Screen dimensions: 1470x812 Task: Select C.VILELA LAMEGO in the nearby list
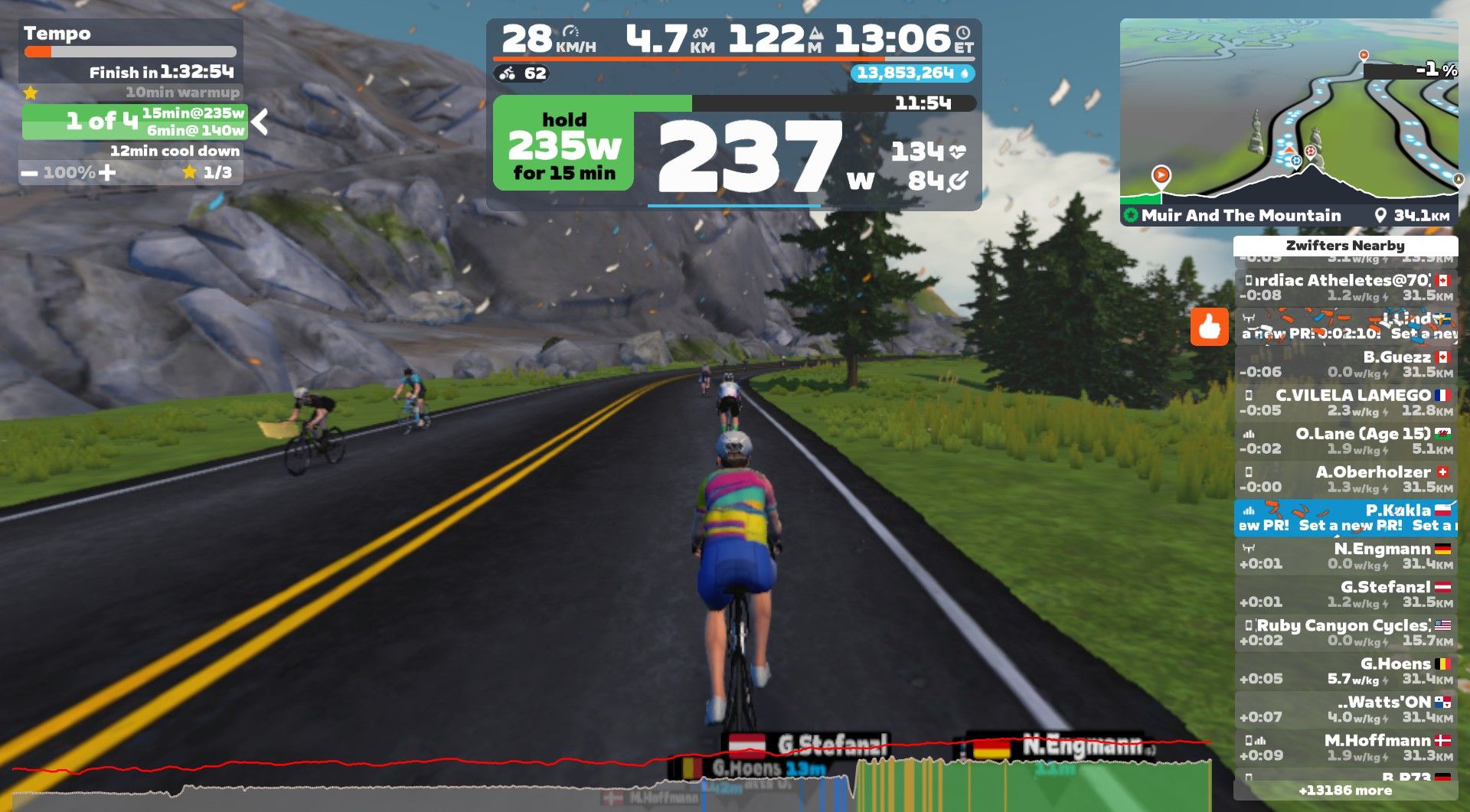point(1345,403)
